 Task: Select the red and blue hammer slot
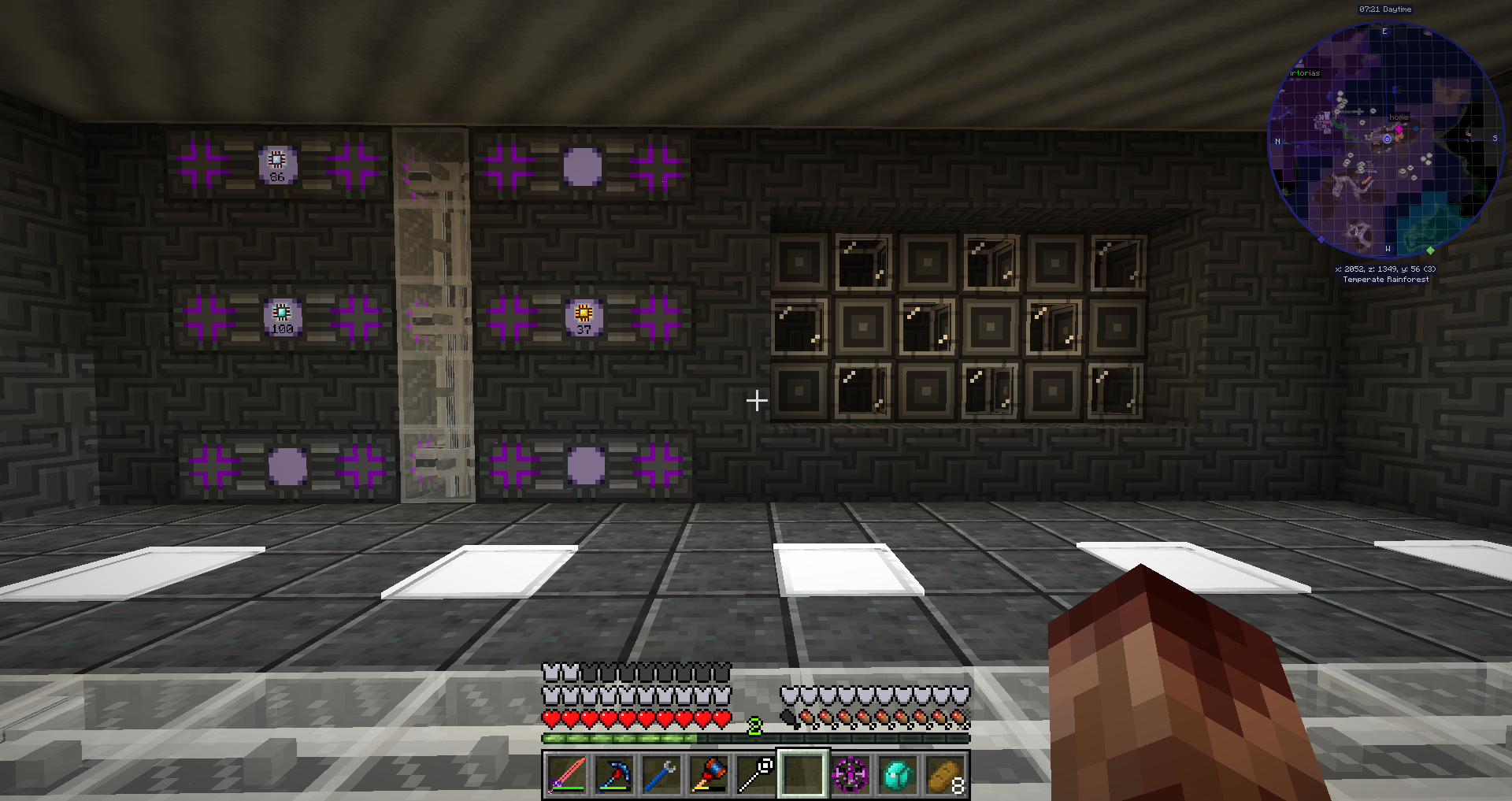click(x=708, y=774)
